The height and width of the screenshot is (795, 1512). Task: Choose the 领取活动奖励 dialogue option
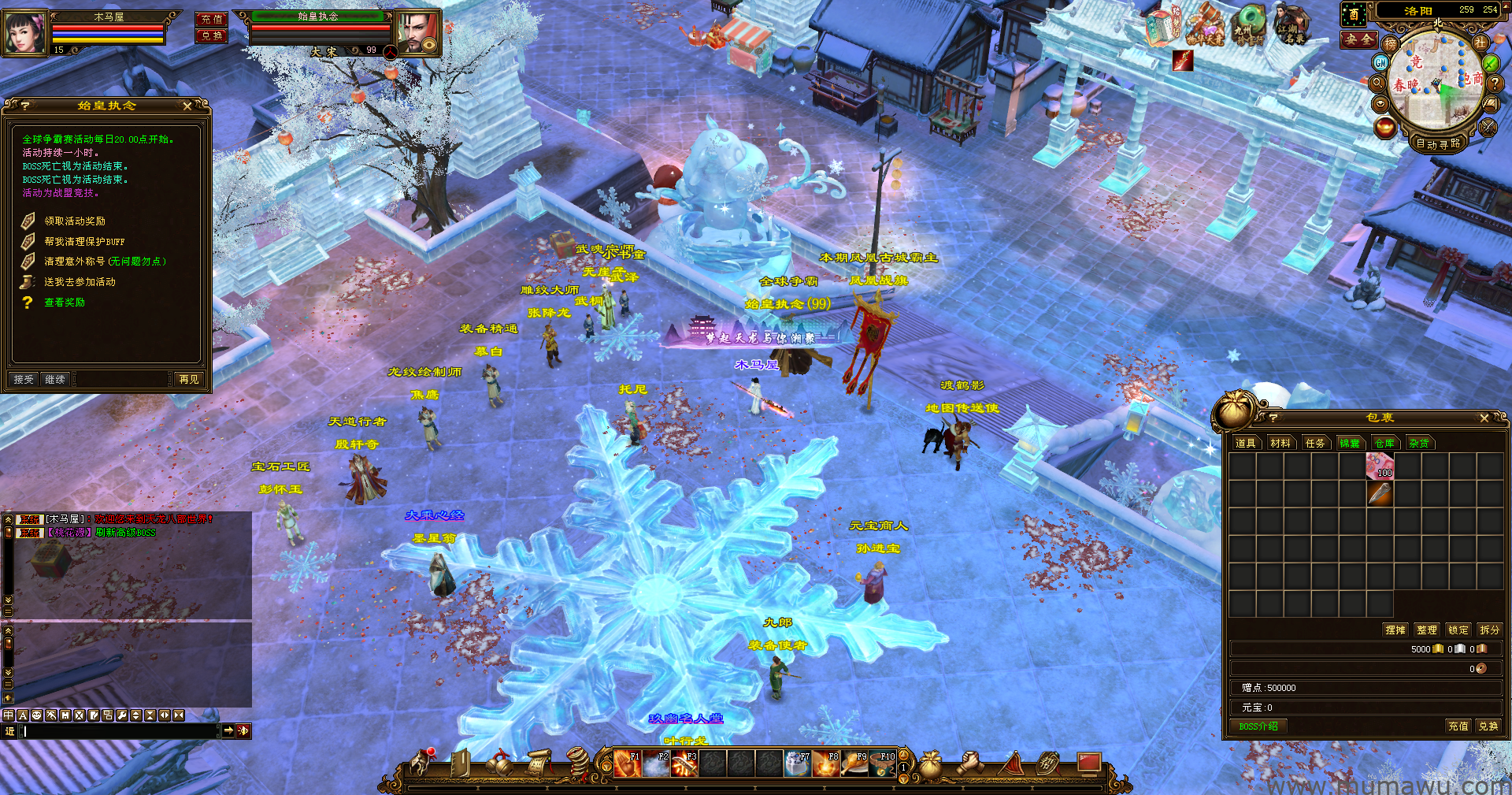[75, 221]
